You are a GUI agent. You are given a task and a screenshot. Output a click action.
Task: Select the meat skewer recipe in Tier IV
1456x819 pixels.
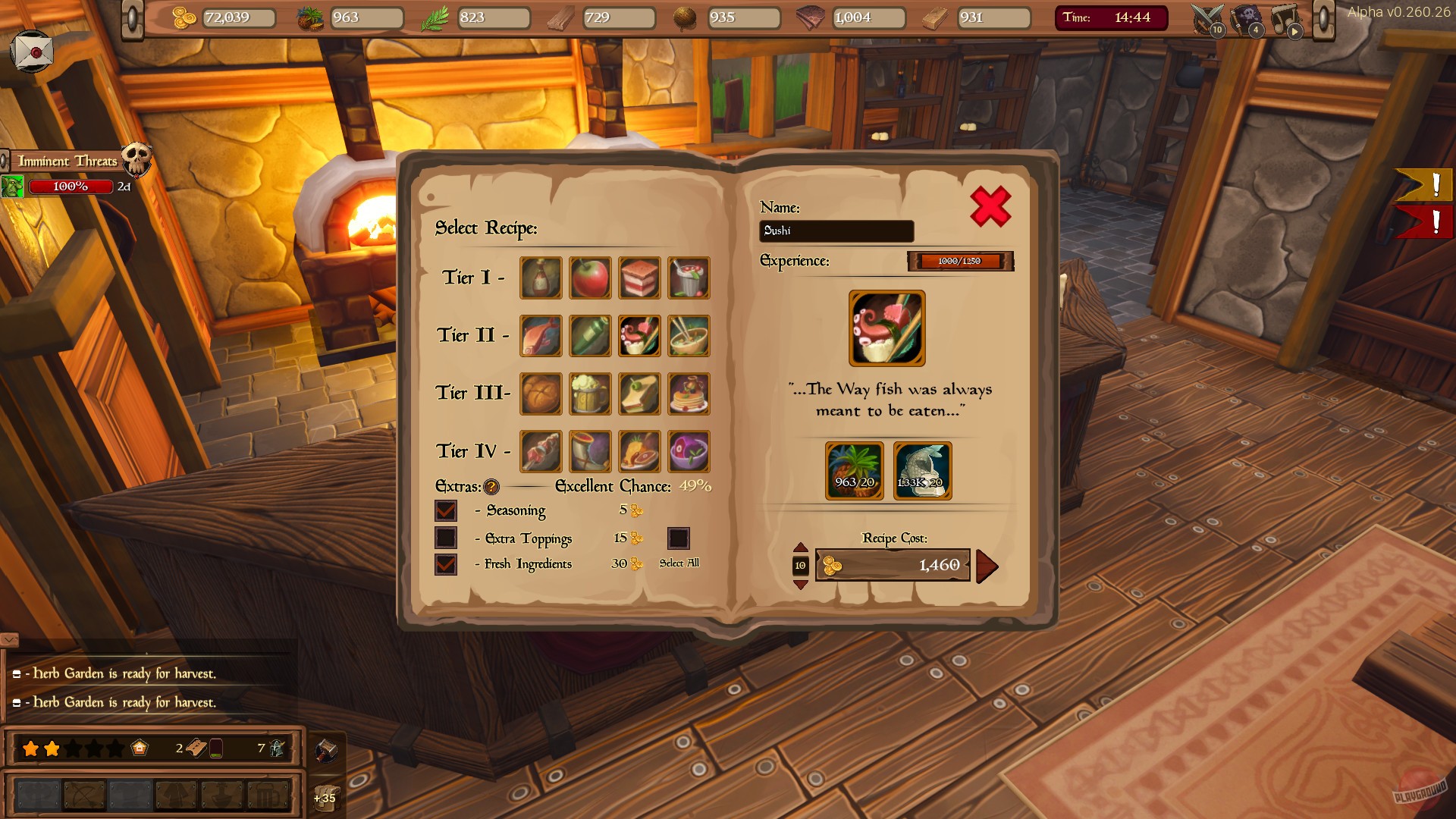(541, 451)
